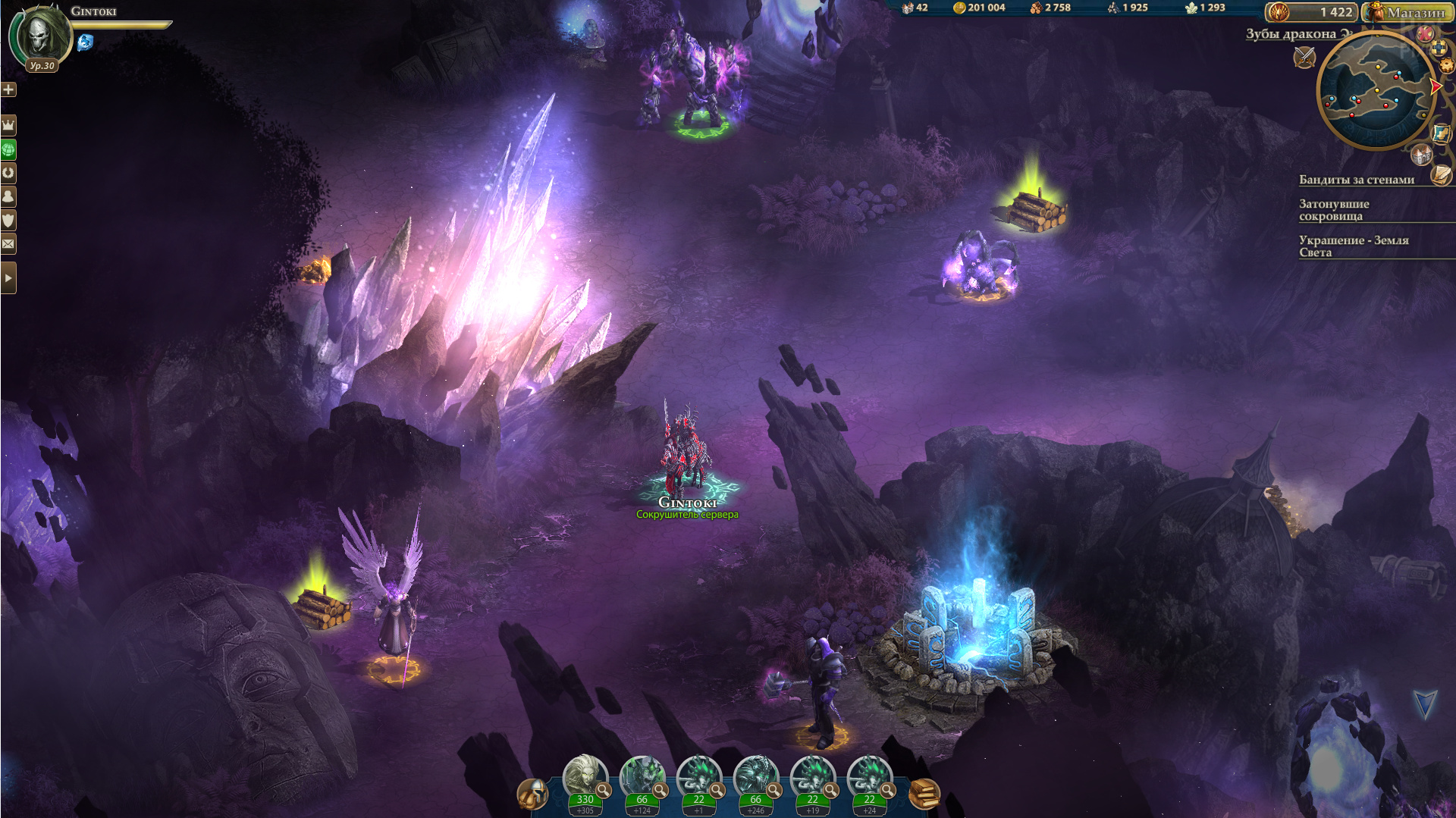
Task: Click the plus button on left sidebar
Action: 8,89
